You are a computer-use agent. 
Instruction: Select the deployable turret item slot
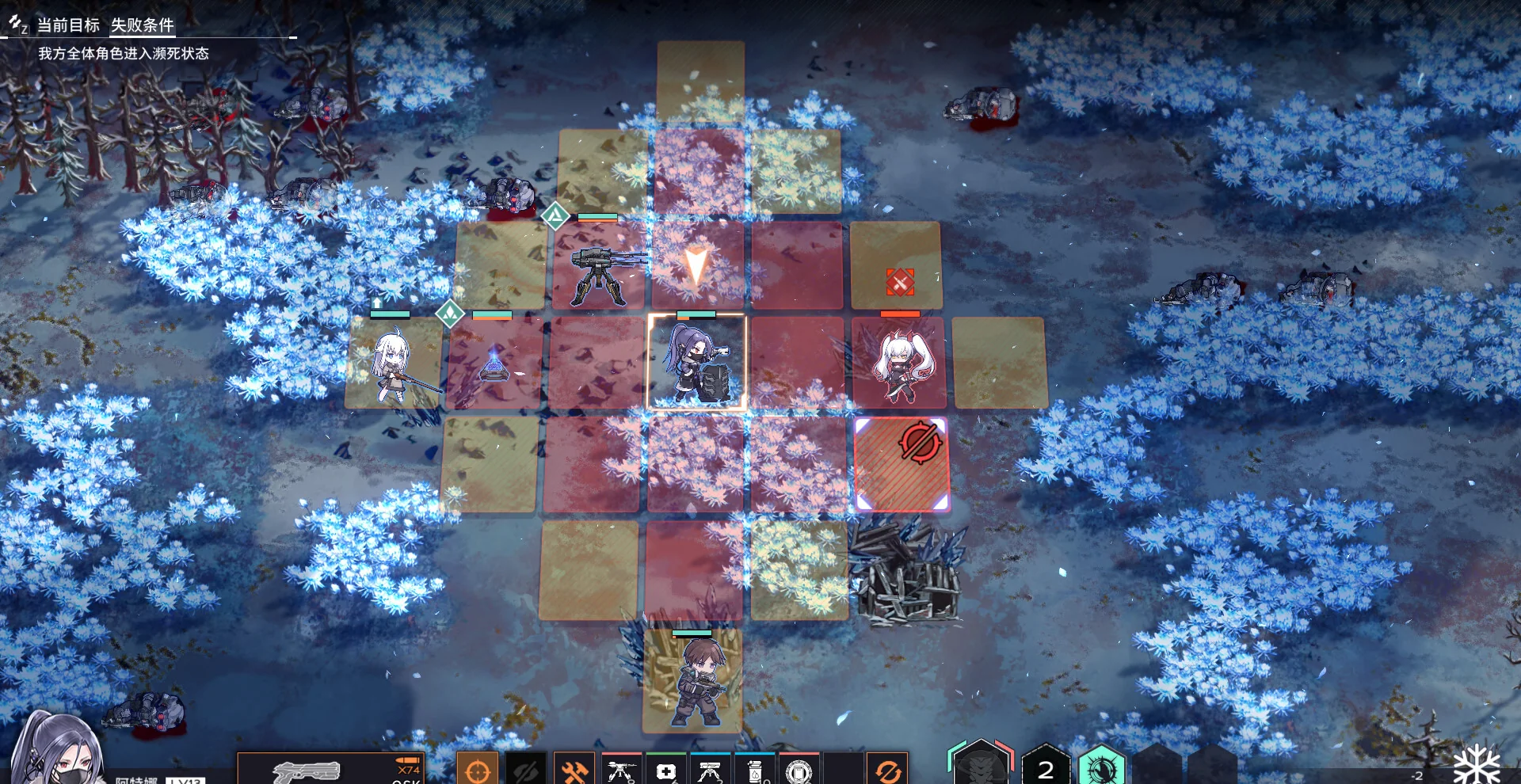[622, 770]
